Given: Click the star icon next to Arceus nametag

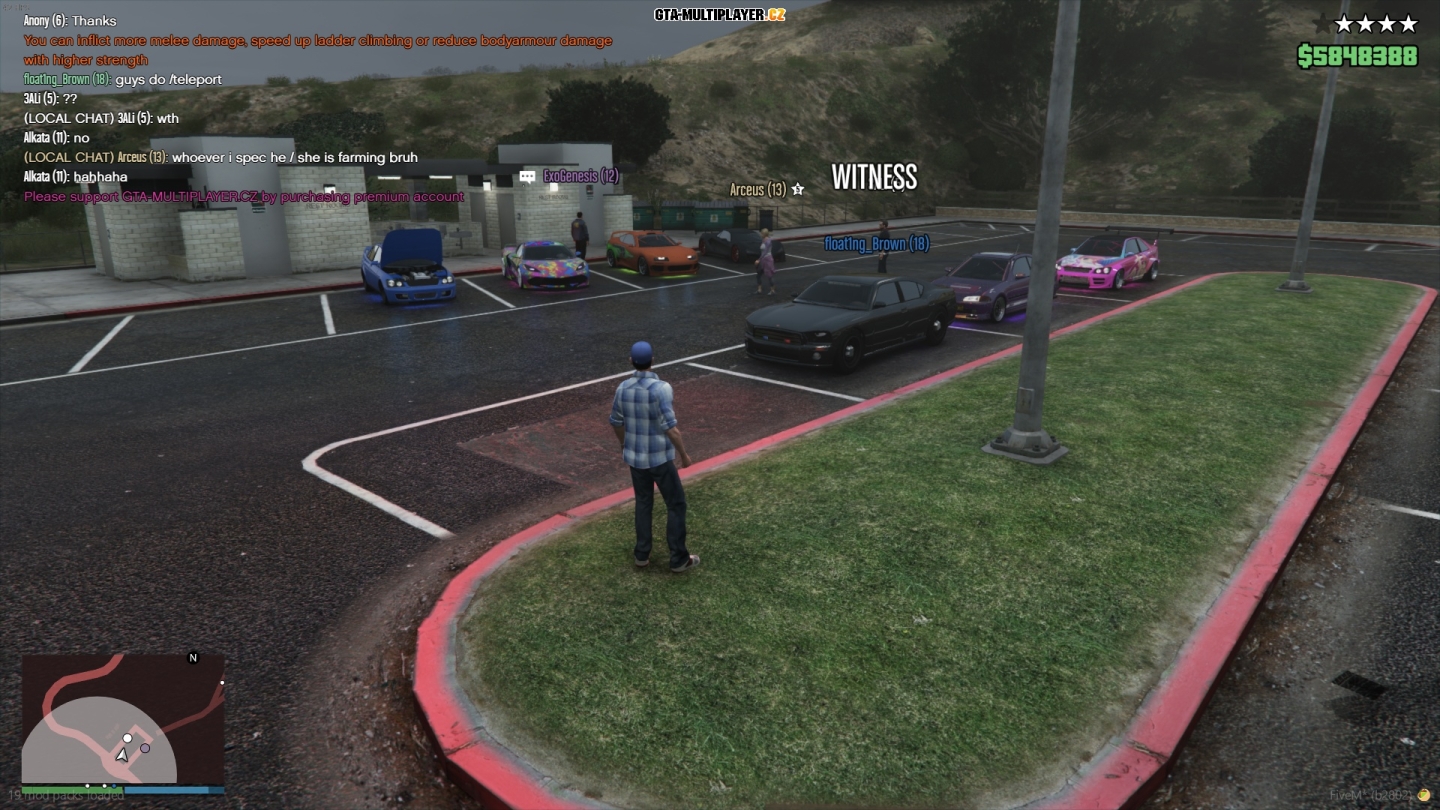Looking at the screenshot, I should click(x=797, y=189).
